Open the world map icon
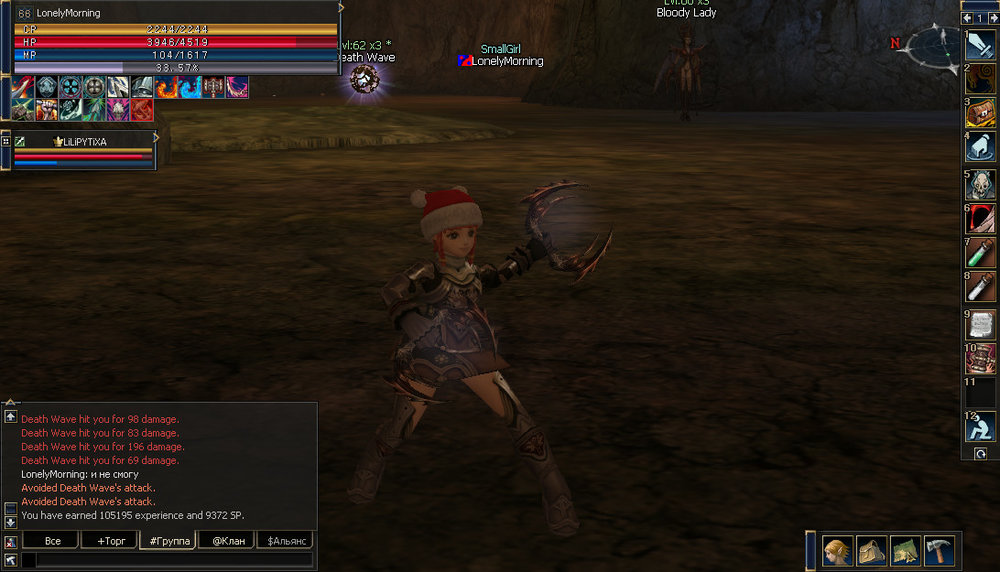This screenshot has width=1000, height=572. point(906,550)
